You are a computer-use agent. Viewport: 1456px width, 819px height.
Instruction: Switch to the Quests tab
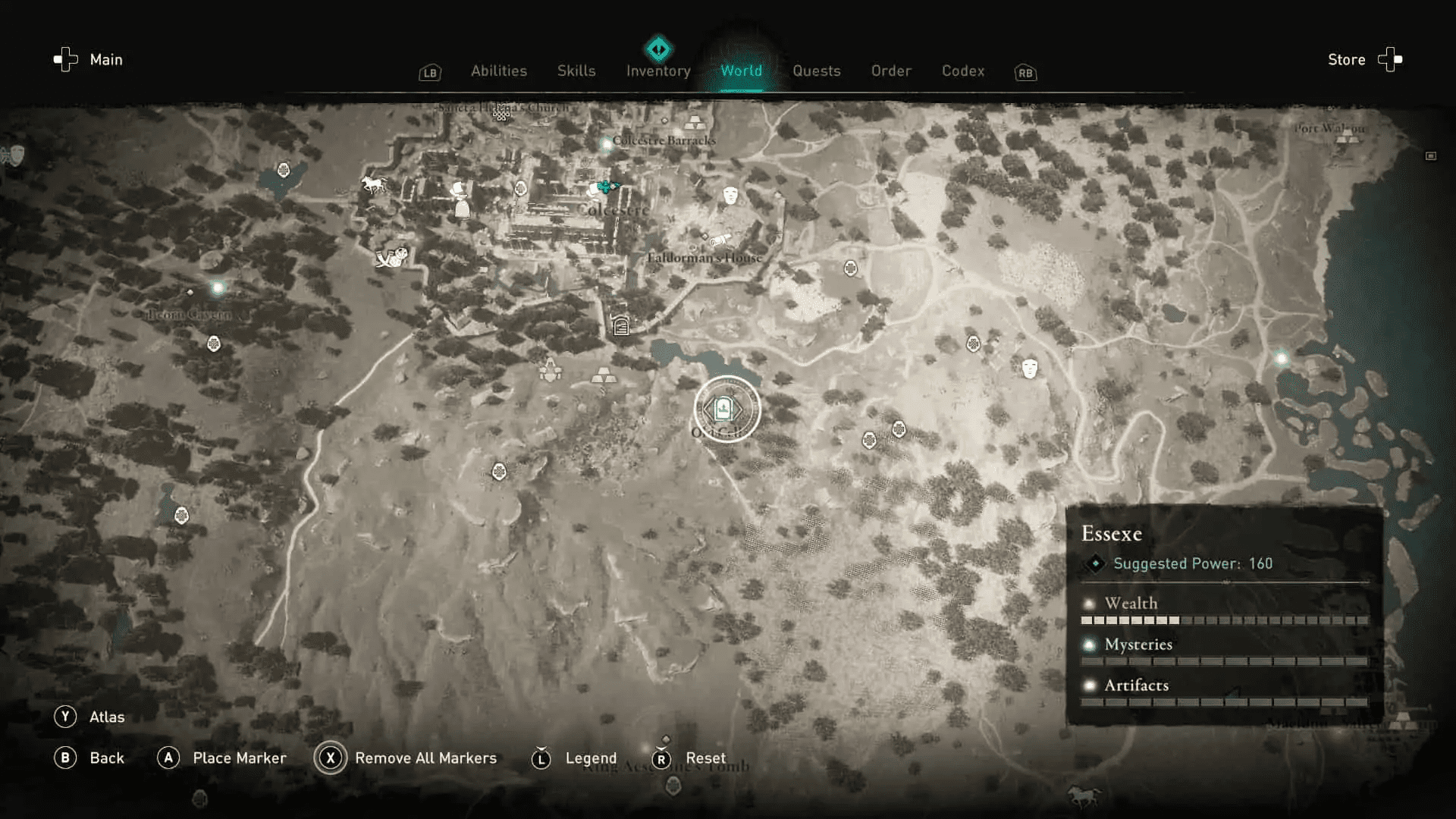click(x=816, y=71)
